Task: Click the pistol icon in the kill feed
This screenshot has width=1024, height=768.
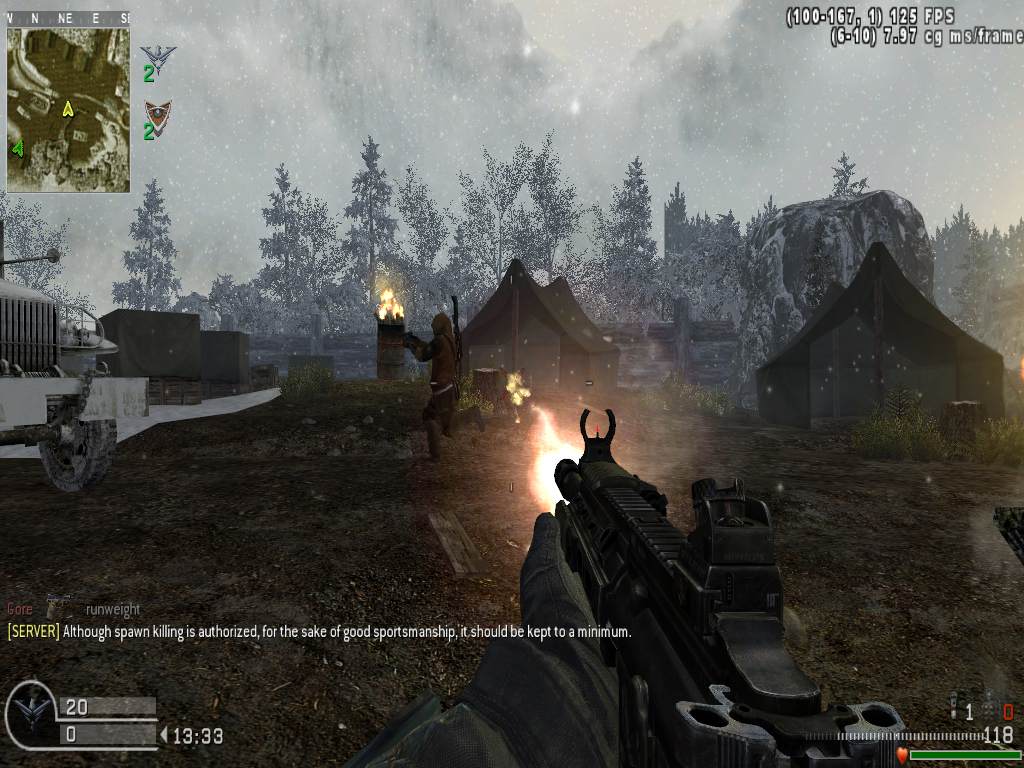Action: (x=59, y=607)
